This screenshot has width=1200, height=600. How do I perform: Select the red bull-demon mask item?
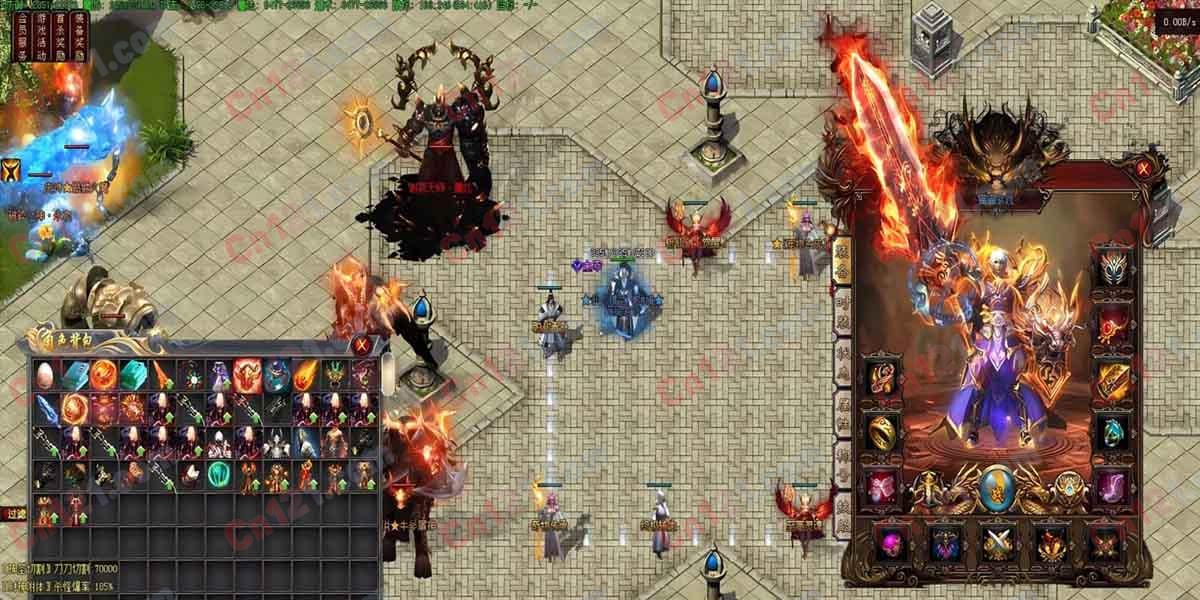click(x=247, y=376)
